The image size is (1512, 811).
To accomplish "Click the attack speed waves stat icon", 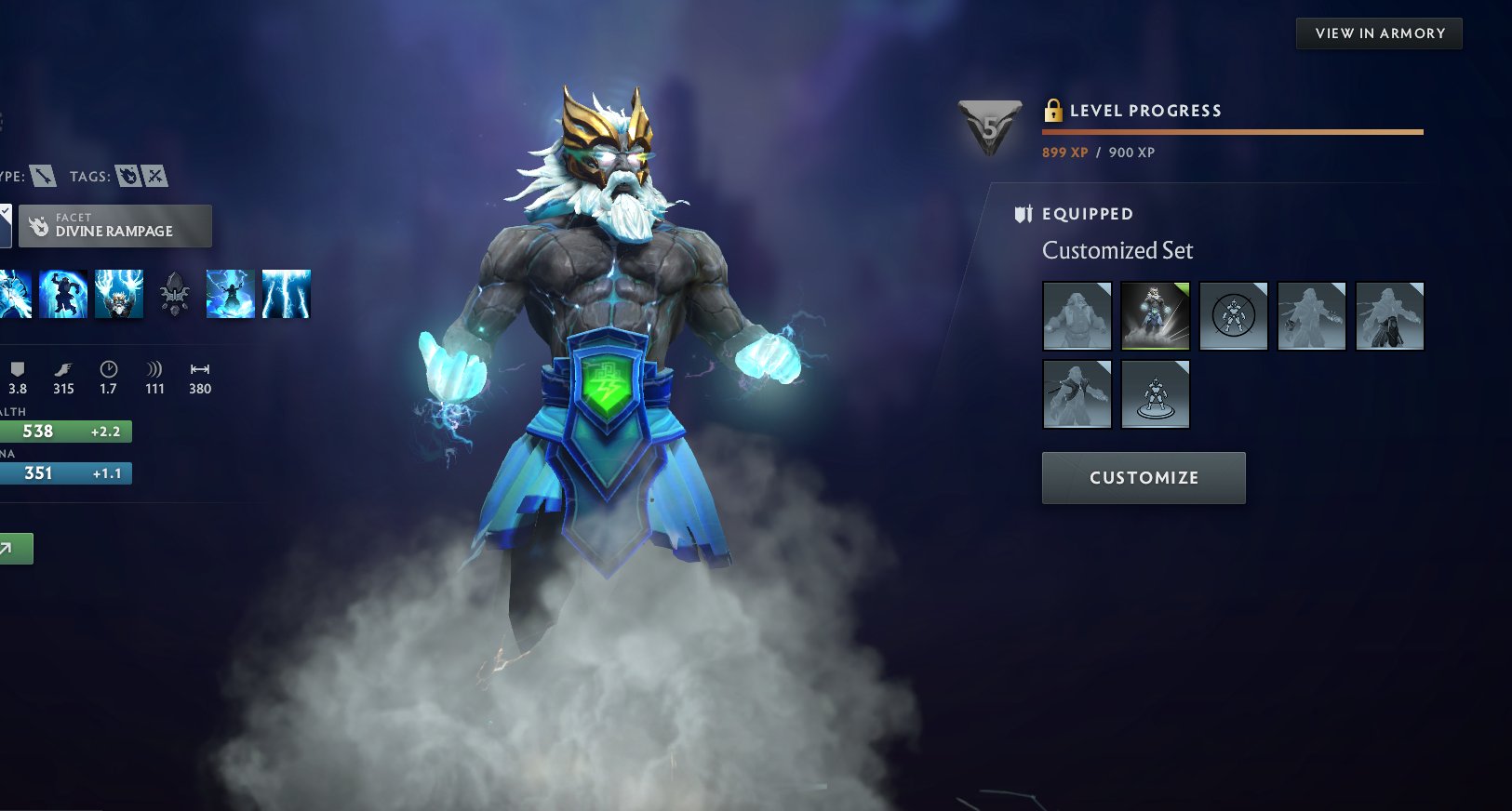I will click(154, 369).
